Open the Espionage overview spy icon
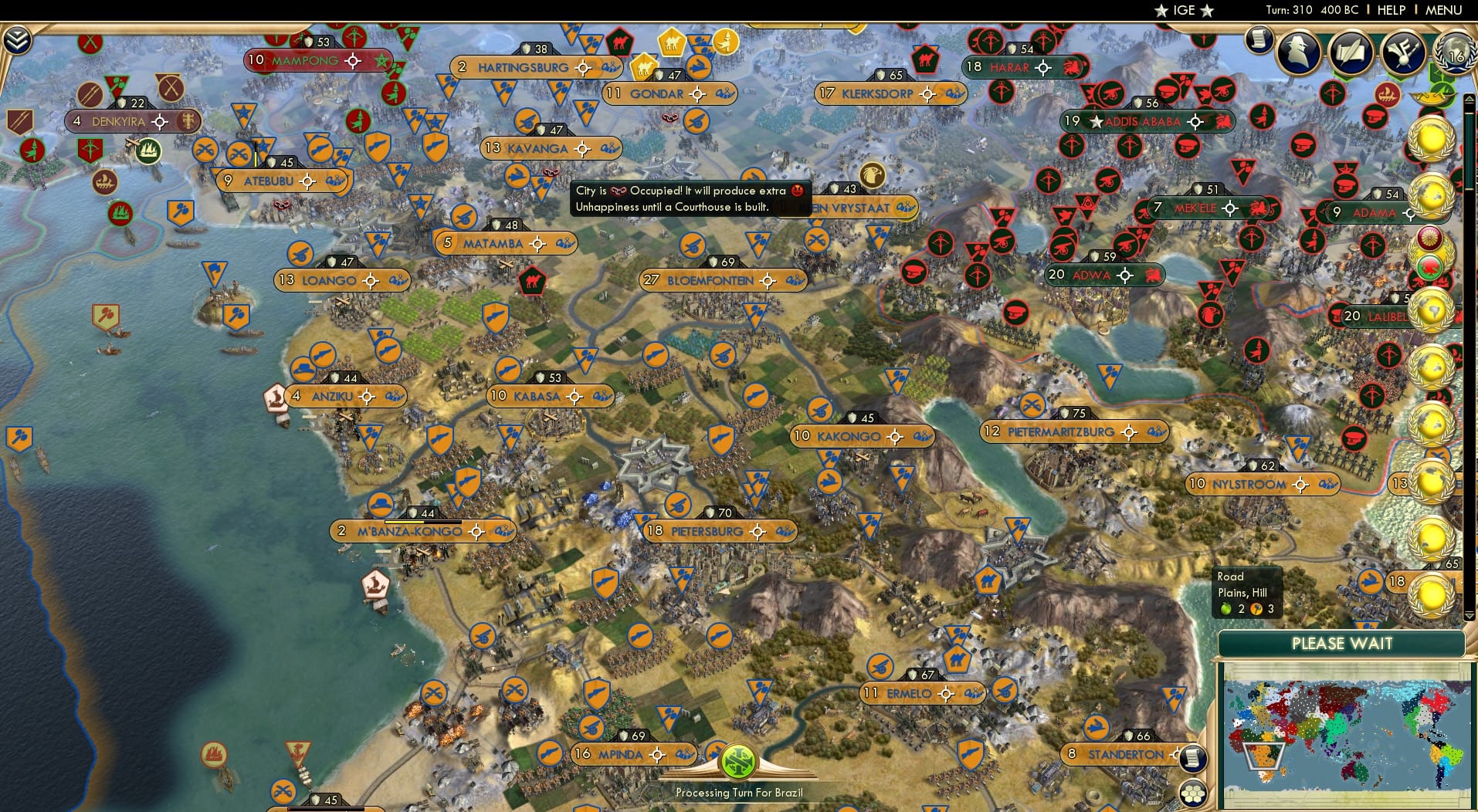This screenshot has width=1478, height=812. [1297, 52]
